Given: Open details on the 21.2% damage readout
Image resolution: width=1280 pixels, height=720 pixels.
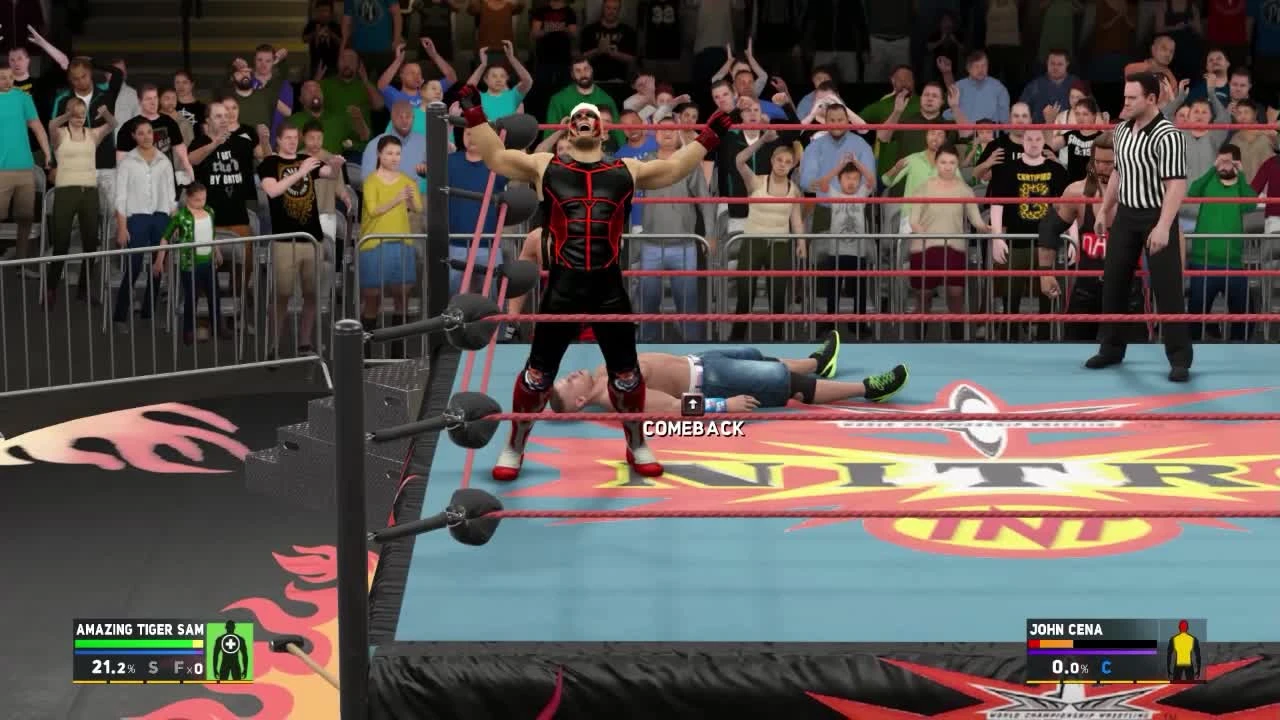Looking at the screenshot, I should click(x=111, y=667).
